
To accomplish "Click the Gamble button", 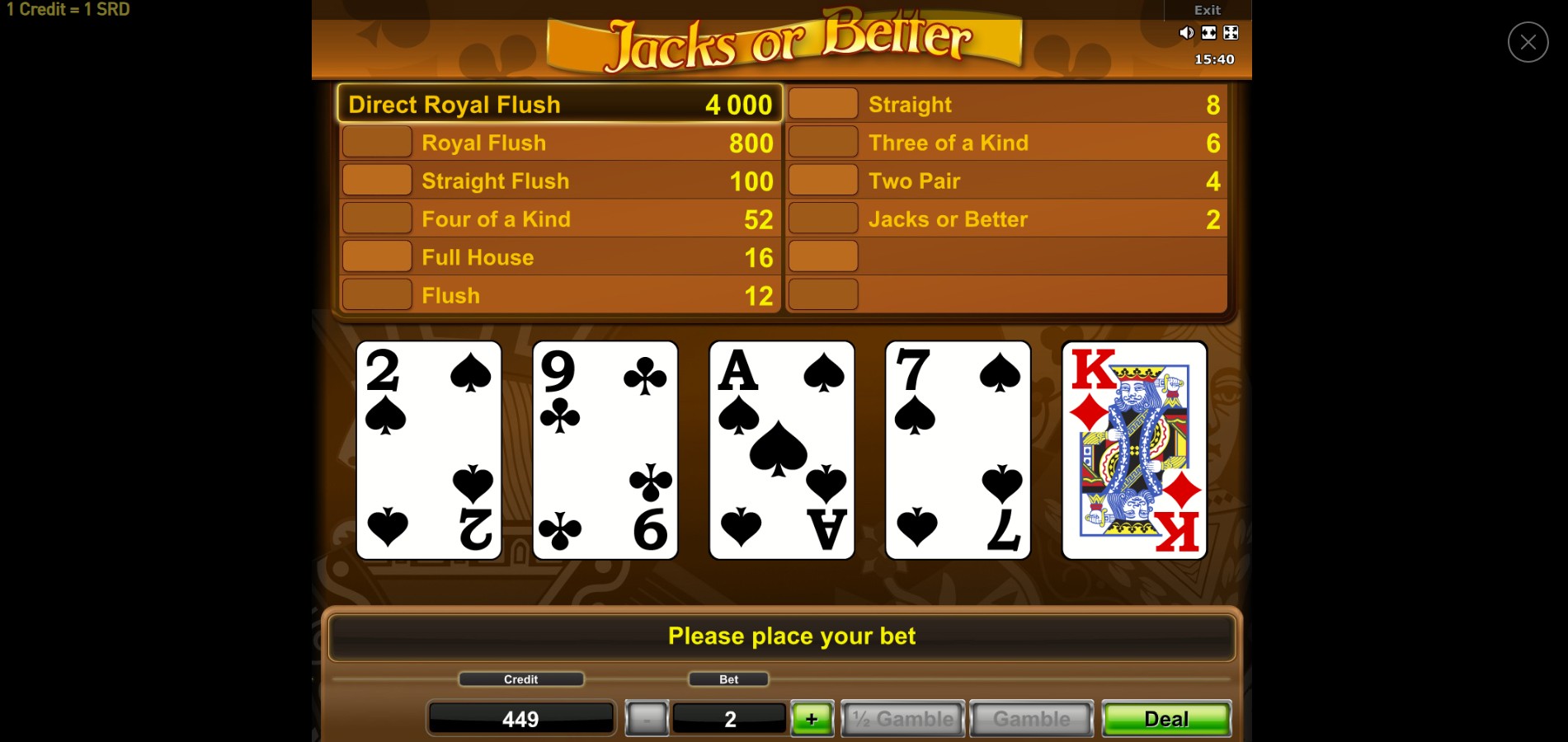I will pos(1030,718).
